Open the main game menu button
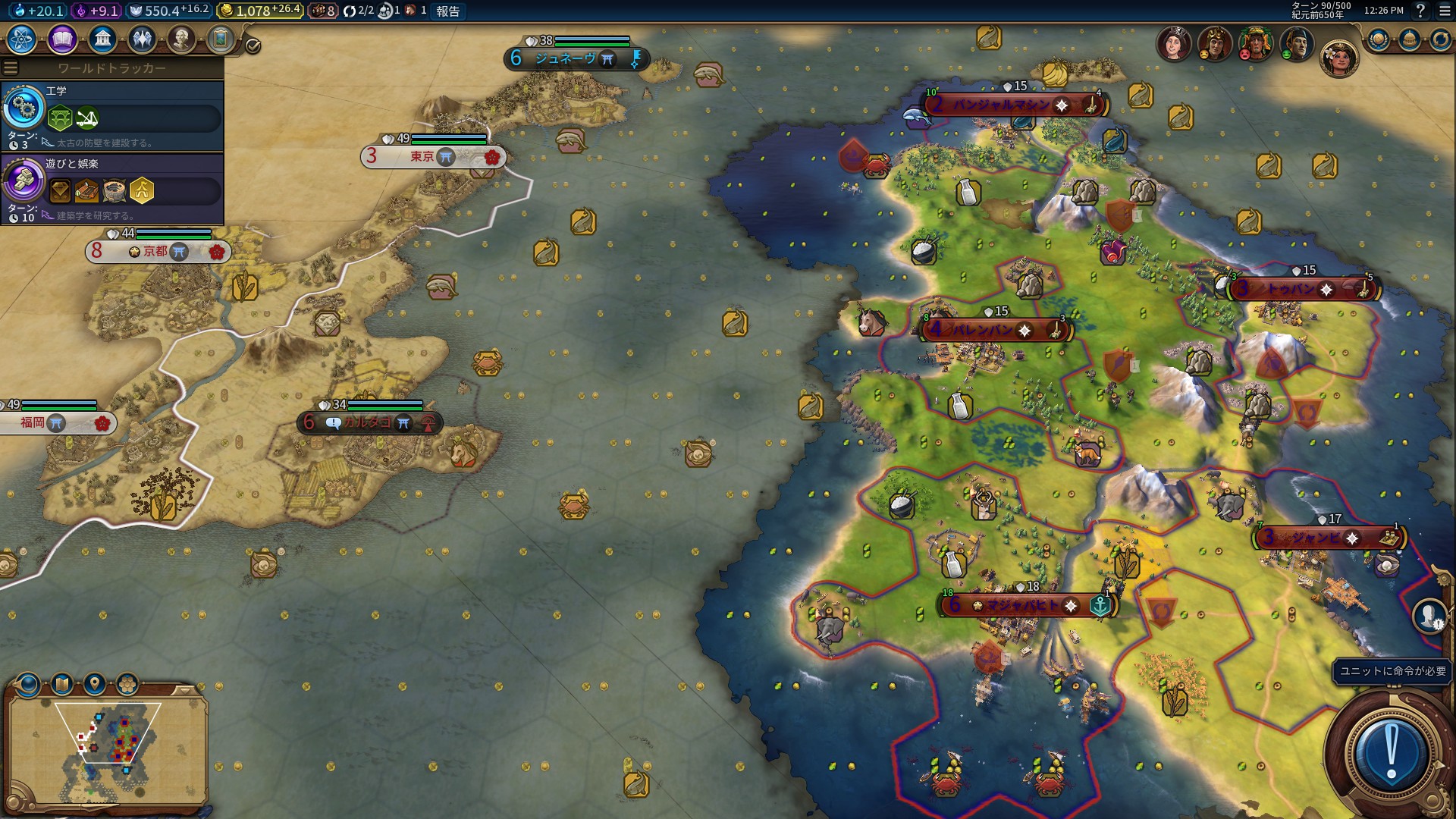1456x819 pixels. click(x=1444, y=11)
